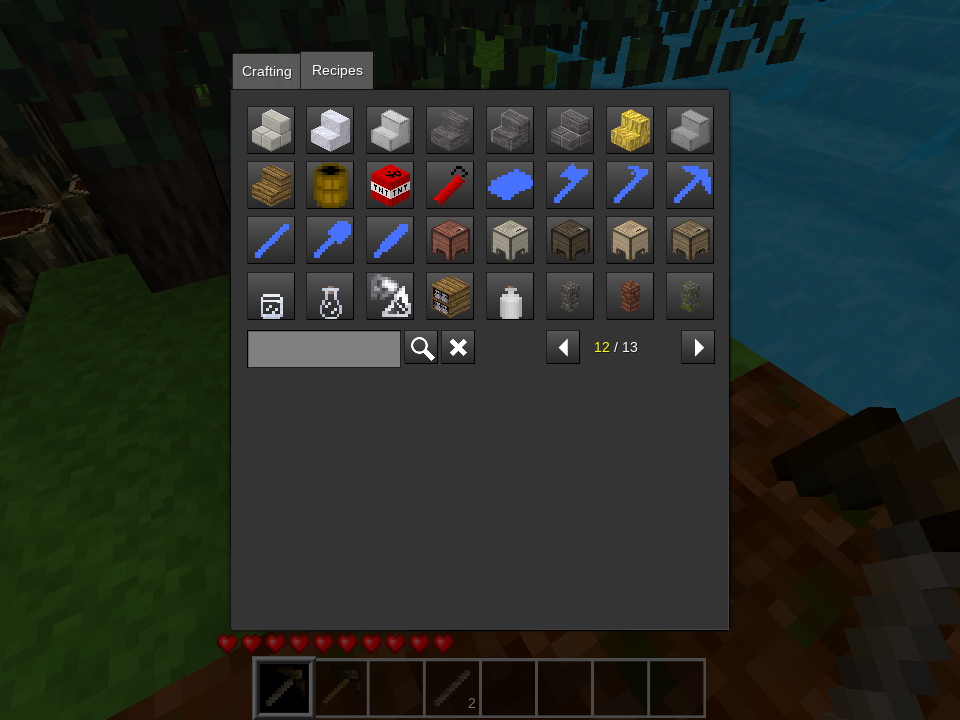This screenshot has height=720, width=960.
Task: Click the recipe search text field
Action: coord(324,348)
